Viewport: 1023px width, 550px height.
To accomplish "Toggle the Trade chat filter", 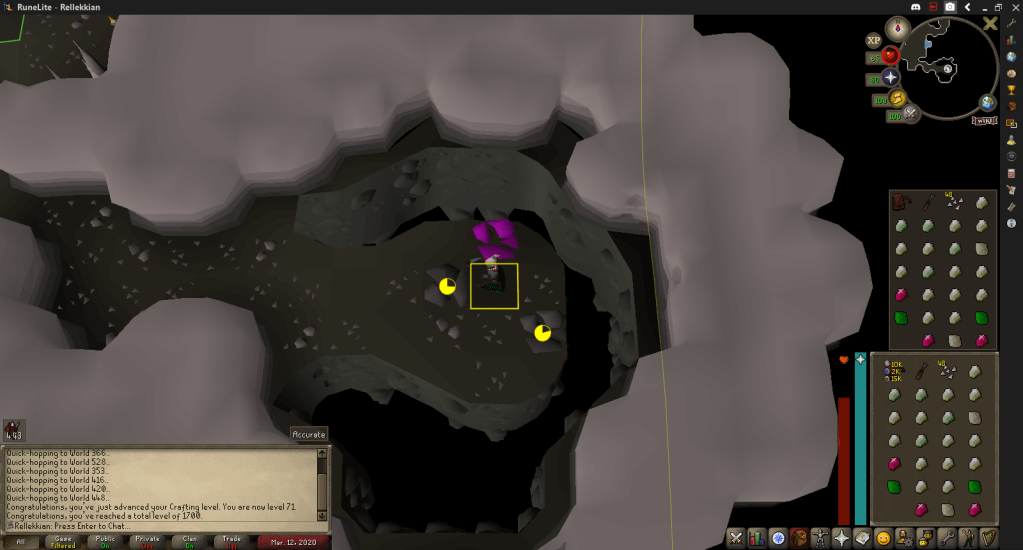I will tap(231, 541).
